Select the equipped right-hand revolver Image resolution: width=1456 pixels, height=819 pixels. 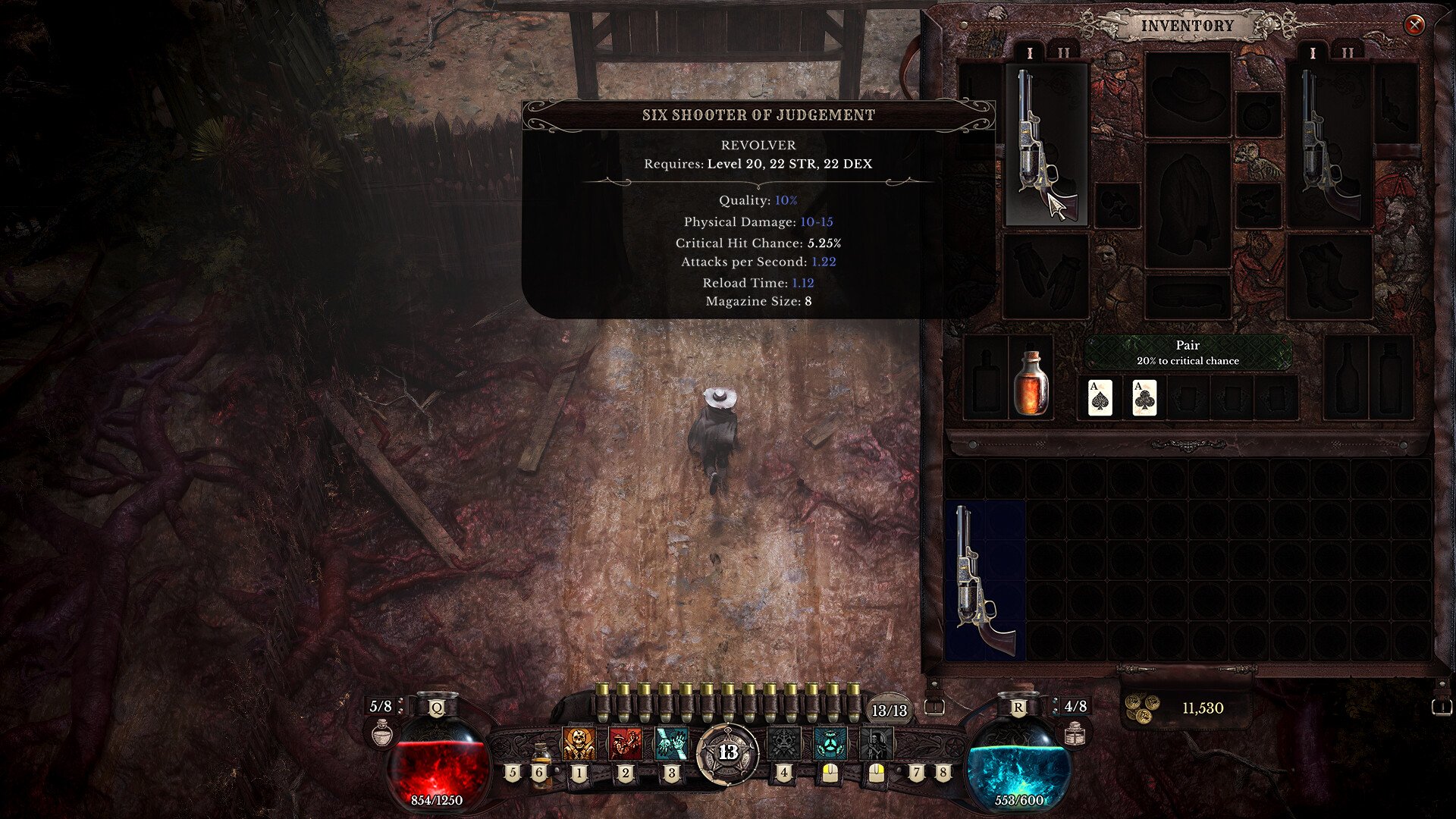pyautogui.click(x=1329, y=144)
